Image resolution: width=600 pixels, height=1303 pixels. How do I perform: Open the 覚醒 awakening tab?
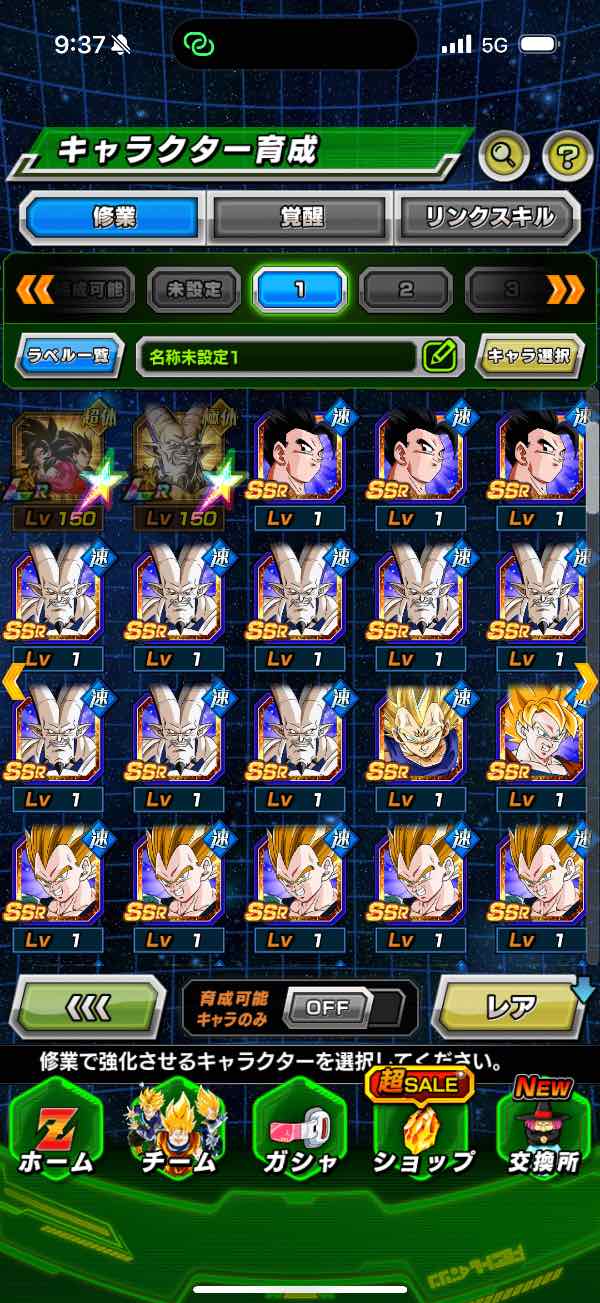tap(300, 216)
